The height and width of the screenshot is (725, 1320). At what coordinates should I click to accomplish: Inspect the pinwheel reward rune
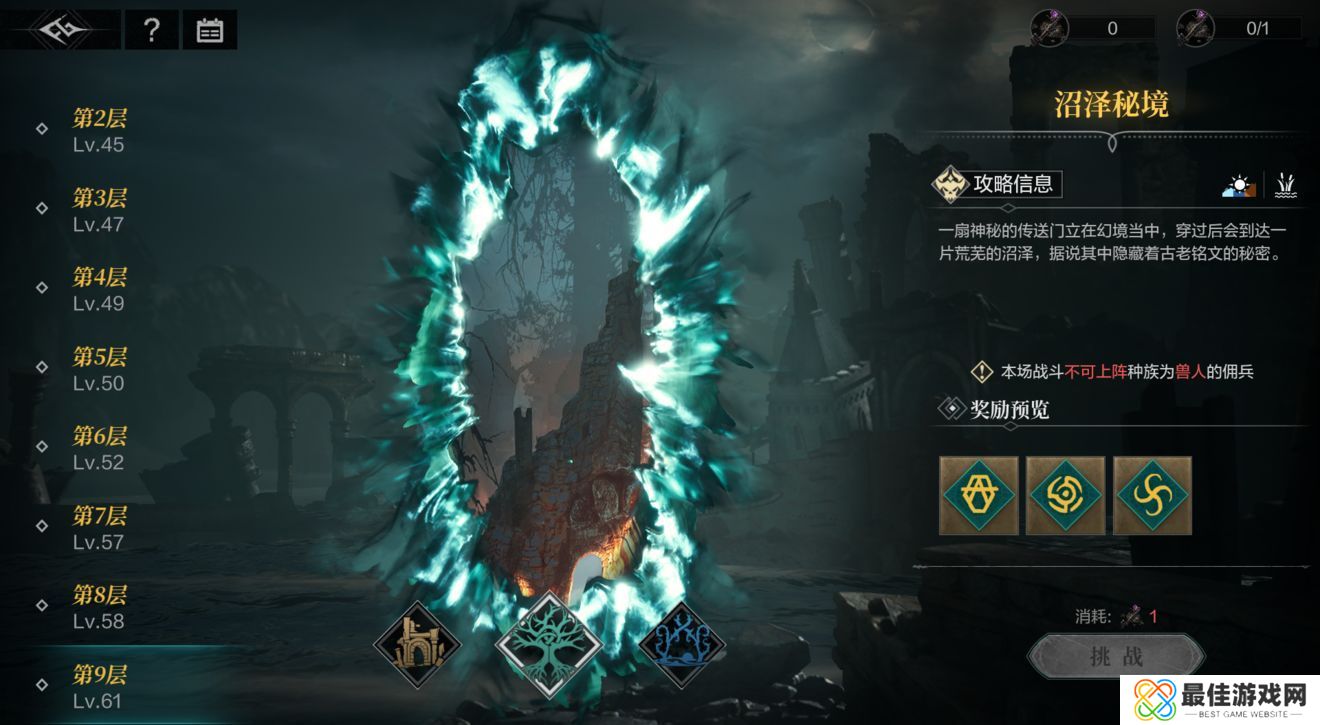tap(1152, 495)
